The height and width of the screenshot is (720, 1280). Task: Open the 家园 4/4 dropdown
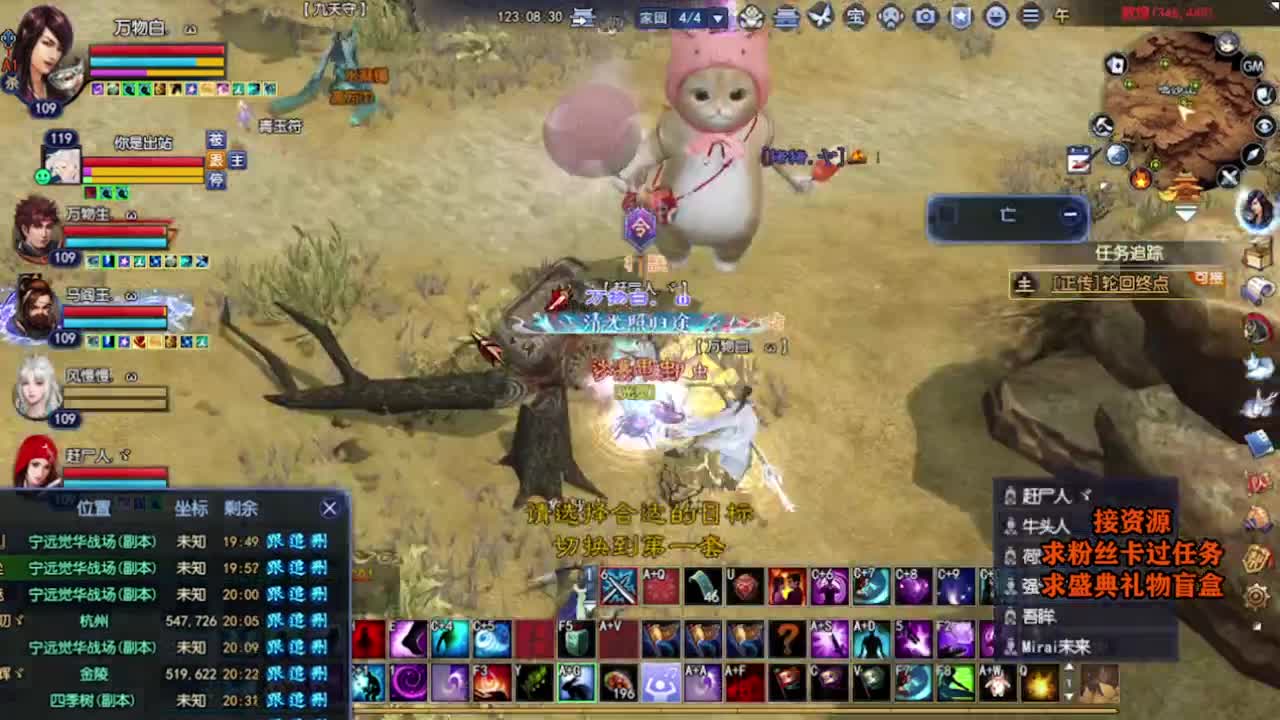click(x=717, y=18)
